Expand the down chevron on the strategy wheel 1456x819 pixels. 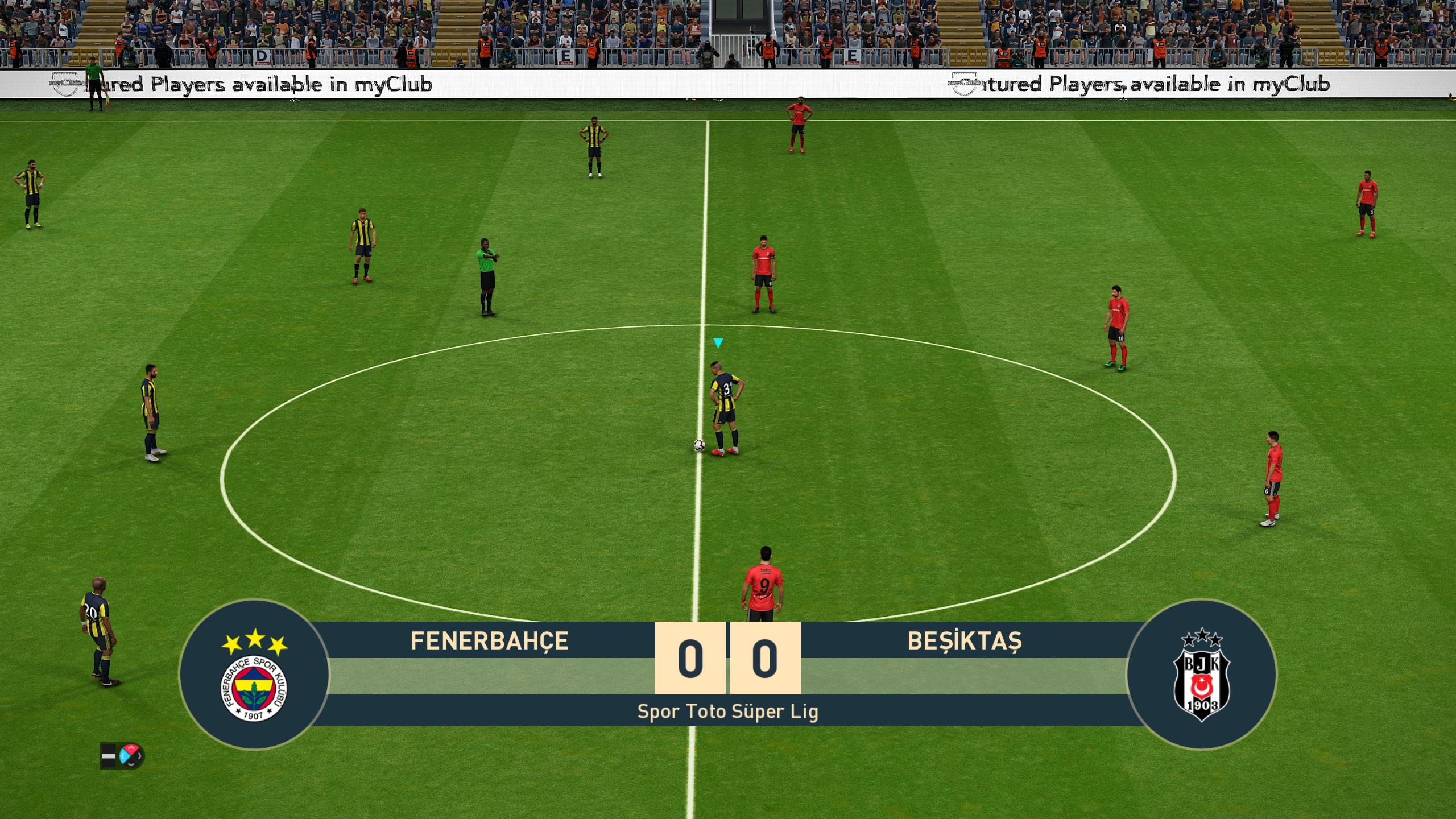point(131,764)
